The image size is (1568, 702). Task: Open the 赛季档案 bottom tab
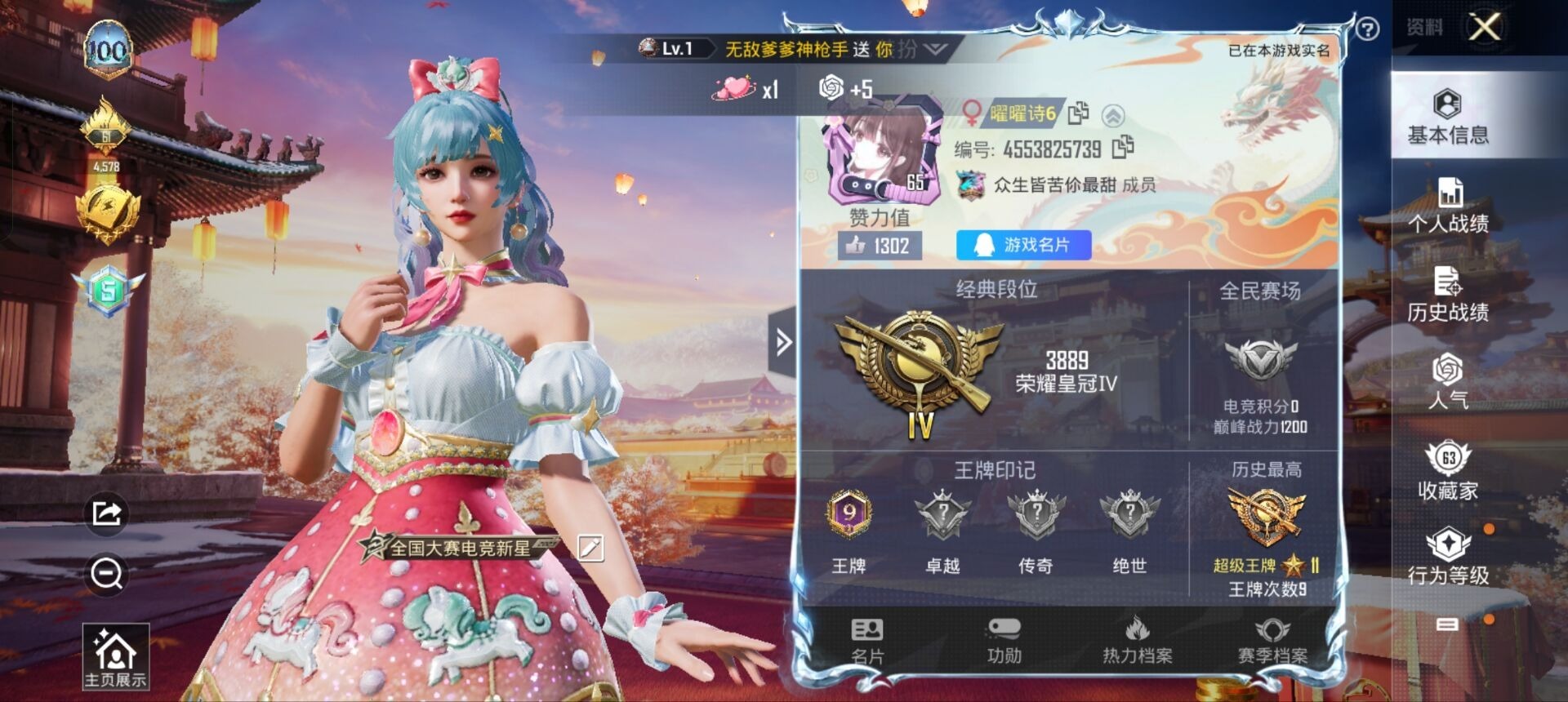[1272, 642]
